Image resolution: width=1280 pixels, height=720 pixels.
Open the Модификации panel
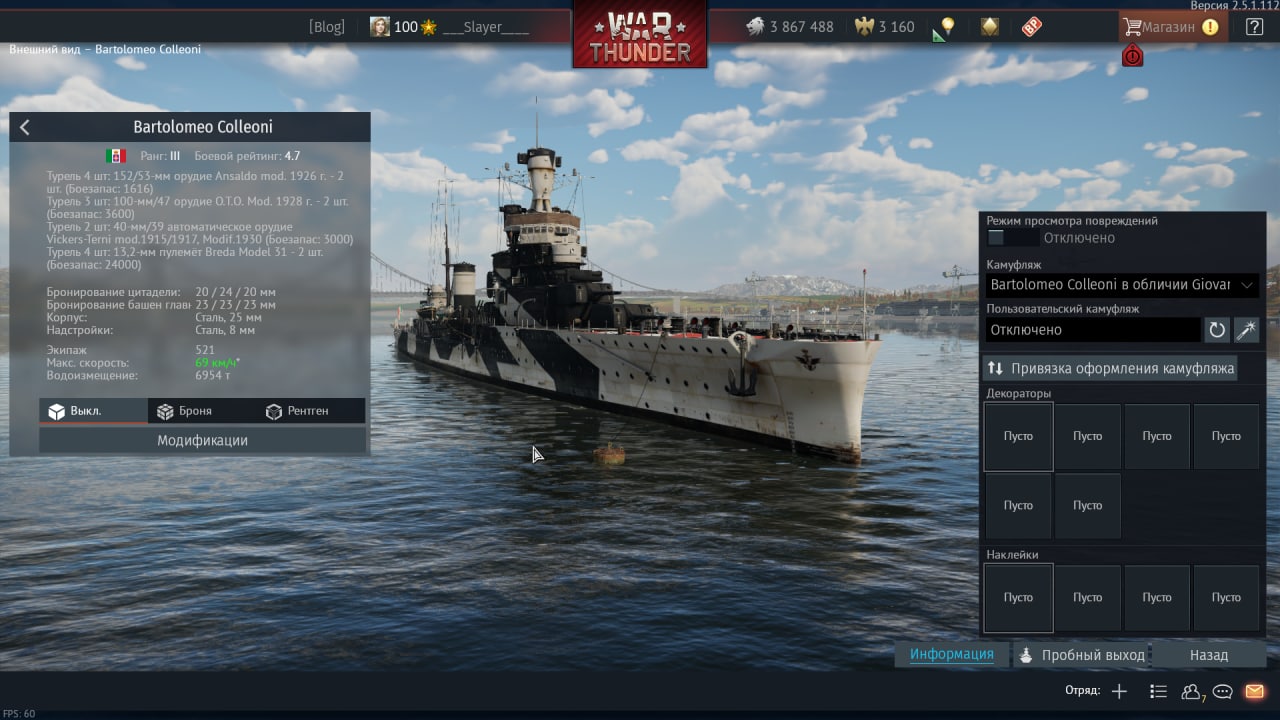[x=202, y=440]
